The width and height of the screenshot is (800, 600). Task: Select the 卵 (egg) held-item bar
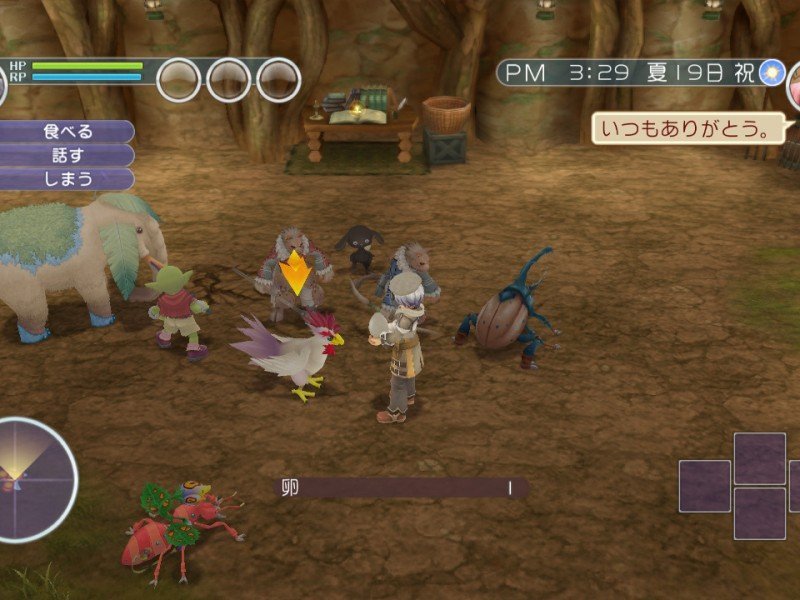coord(400,488)
